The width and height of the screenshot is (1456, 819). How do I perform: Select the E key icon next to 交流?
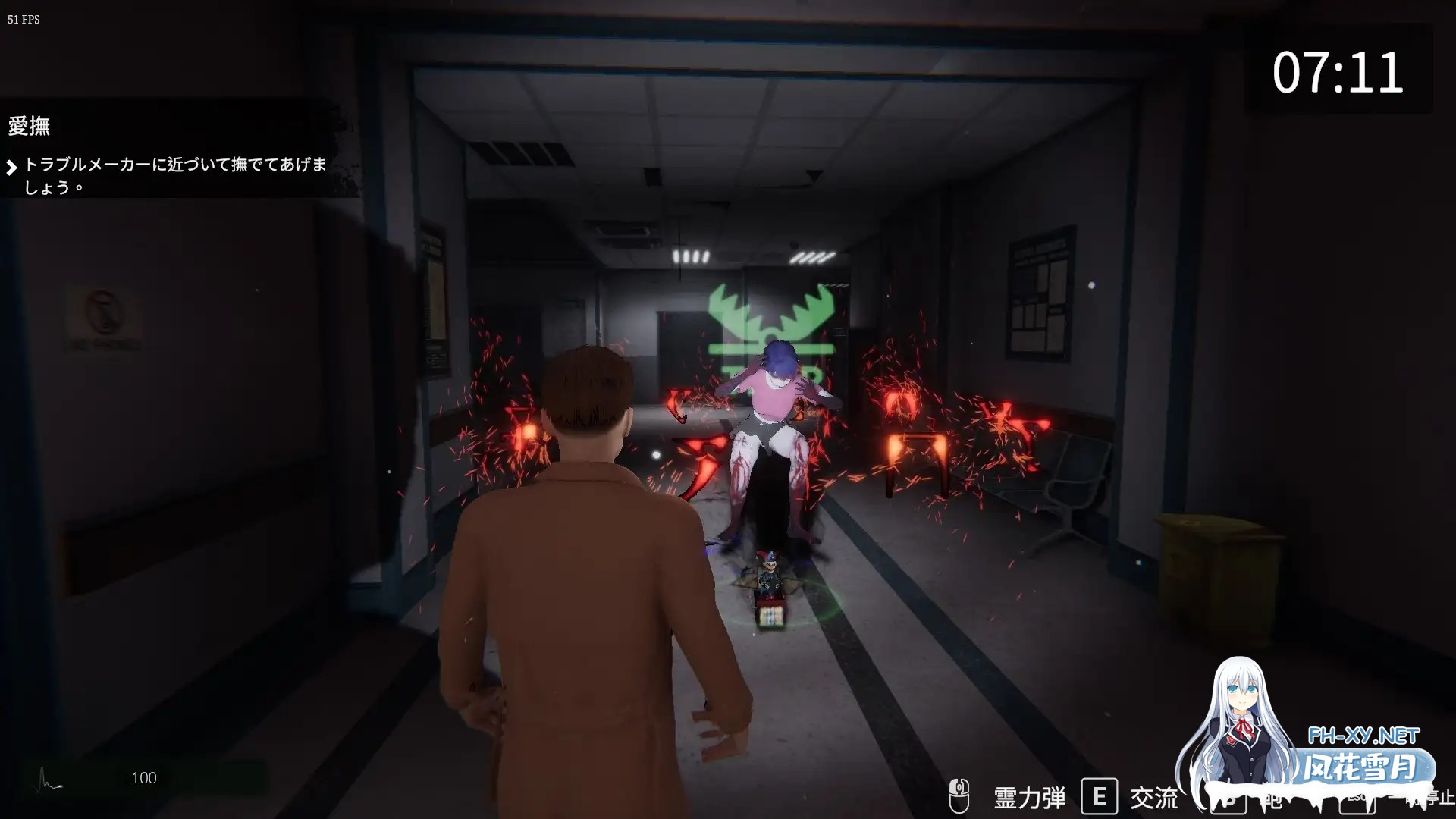click(1101, 797)
